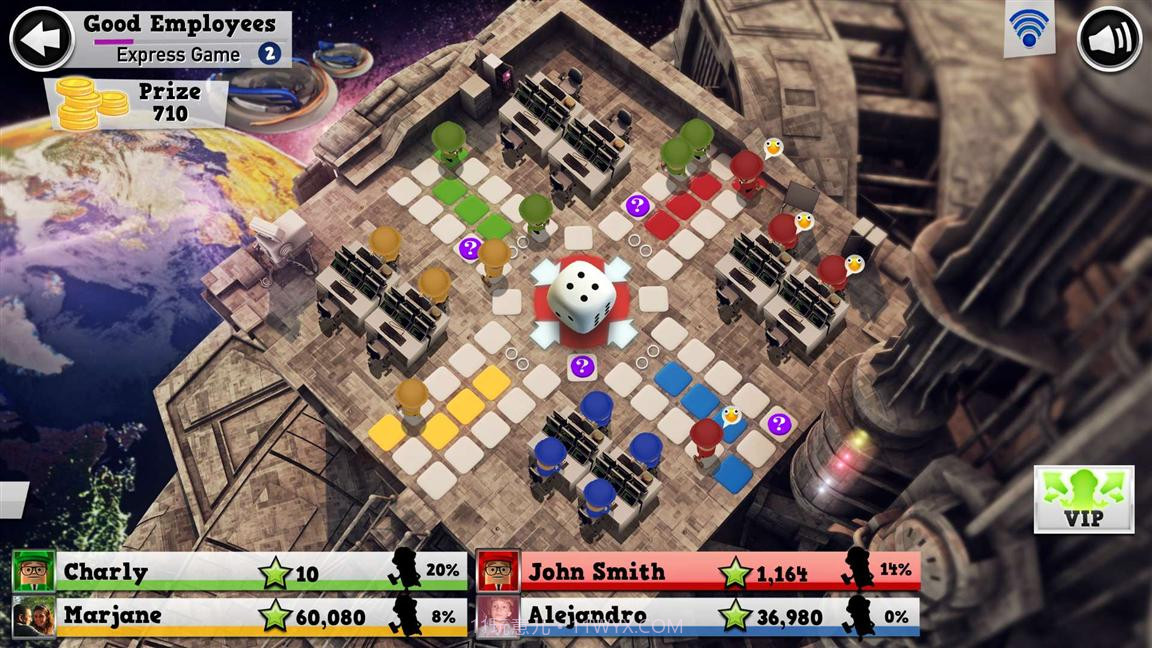
Task: Select Alejandro's player bar
Action: point(698,615)
